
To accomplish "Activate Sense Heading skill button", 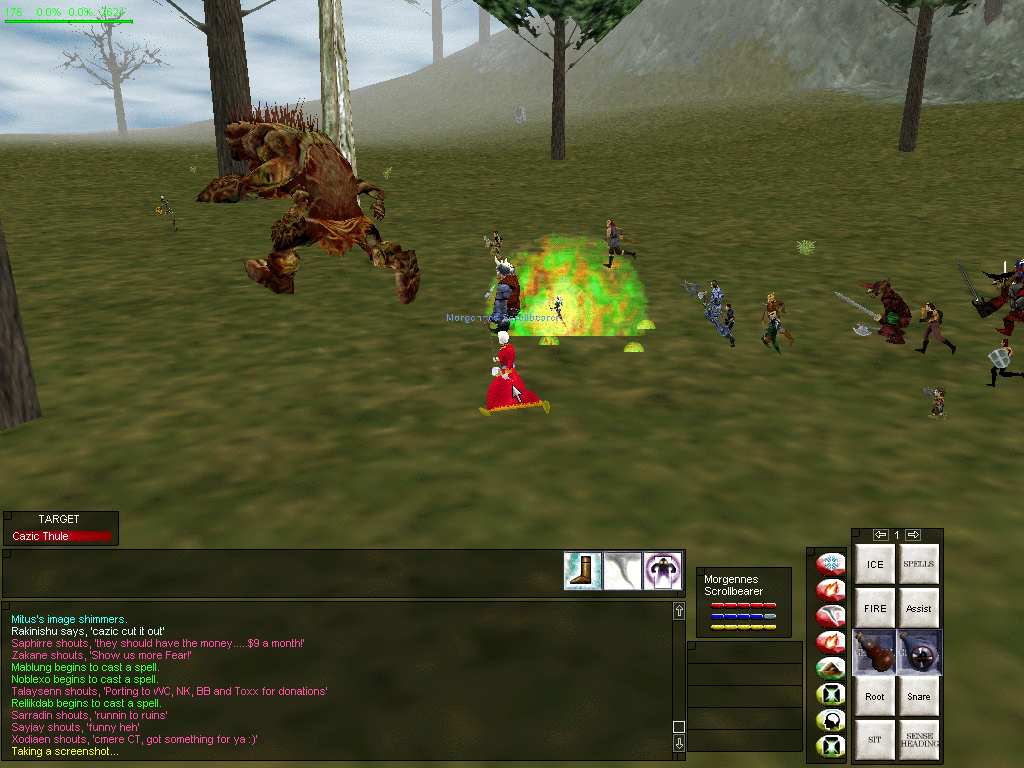I will pyautogui.click(x=919, y=740).
